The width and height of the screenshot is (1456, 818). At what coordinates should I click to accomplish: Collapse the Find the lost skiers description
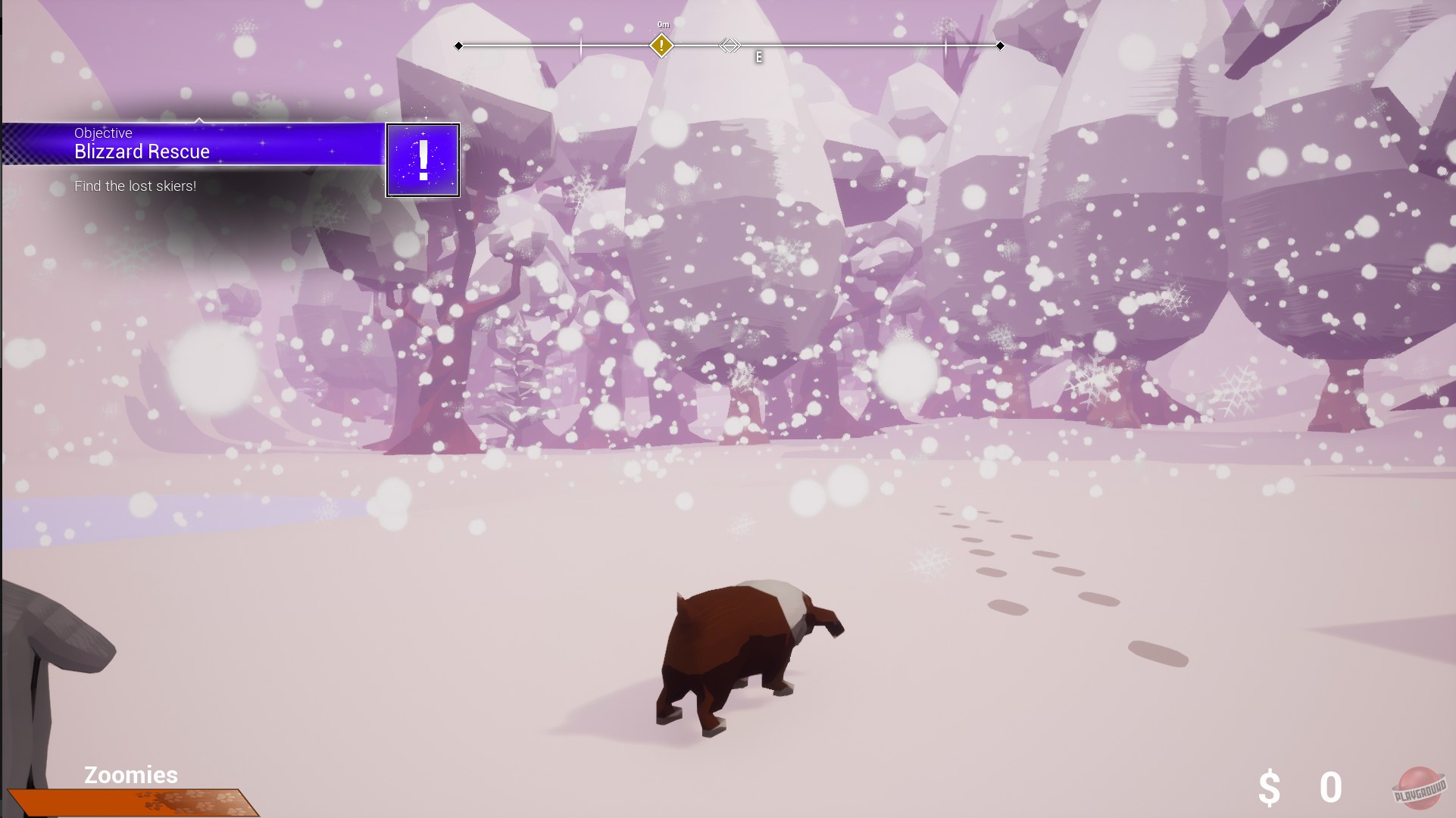pyautogui.click(x=135, y=186)
